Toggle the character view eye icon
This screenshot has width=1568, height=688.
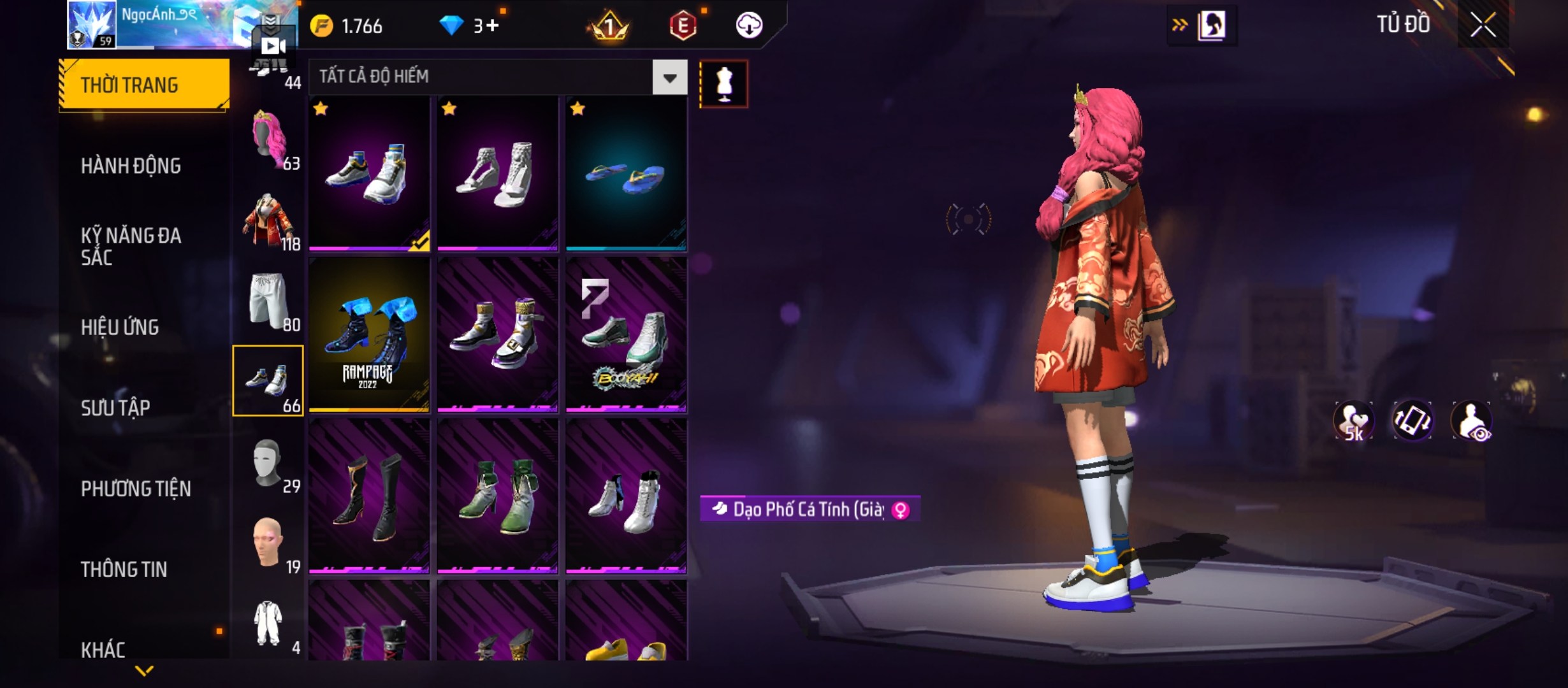(x=1472, y=421)
